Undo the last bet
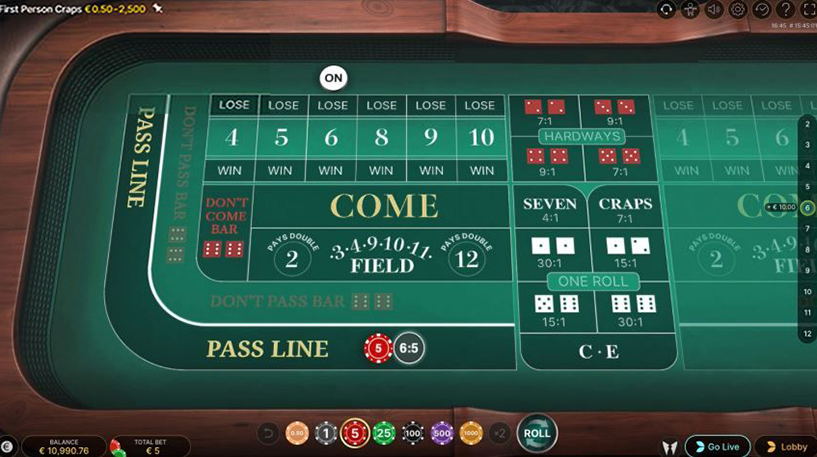Image resolution: width=817 pixels, height=457 pixels. tap(267, 433)
